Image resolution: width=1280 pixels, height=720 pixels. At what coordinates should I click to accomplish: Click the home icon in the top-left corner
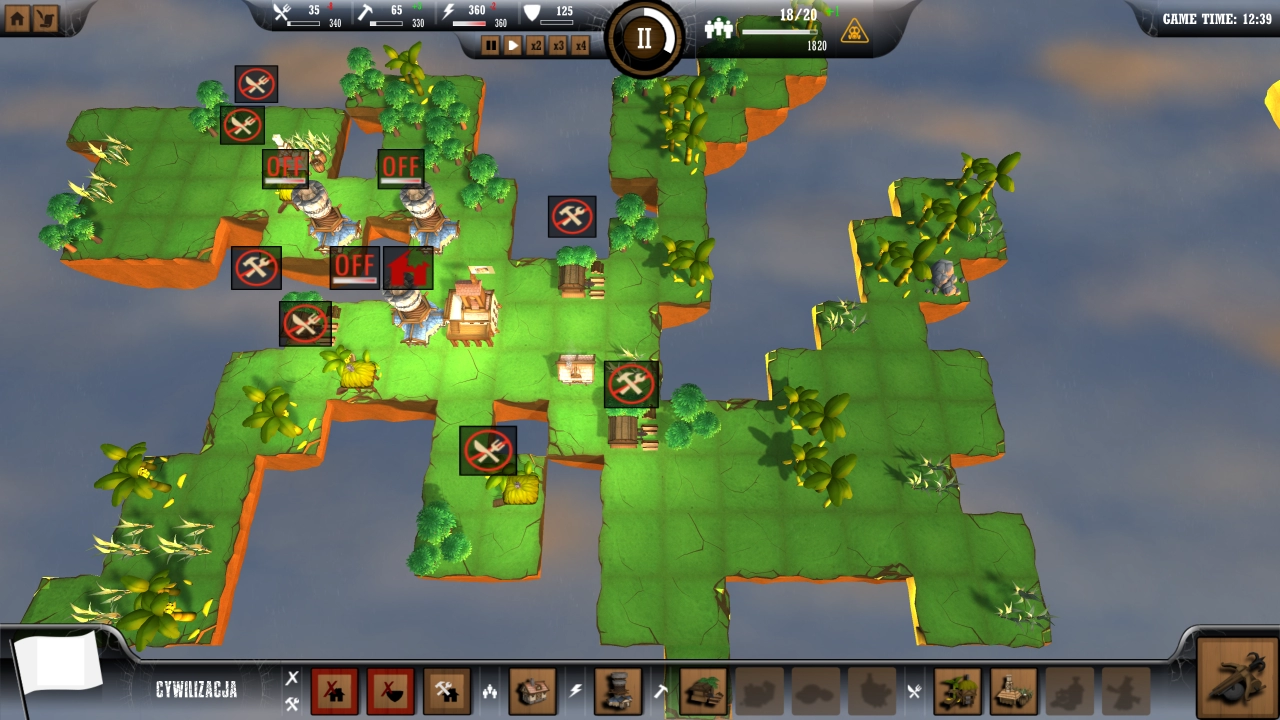pyautogui.click(x=16, y=16)
